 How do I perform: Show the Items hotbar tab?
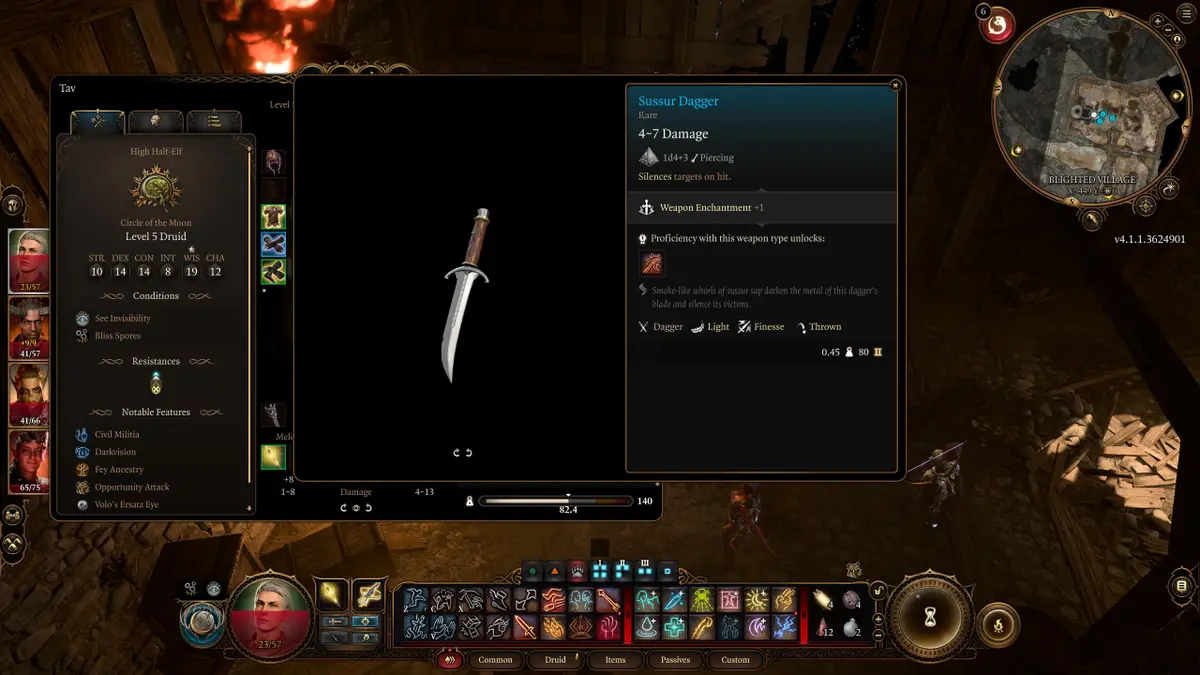615,660
